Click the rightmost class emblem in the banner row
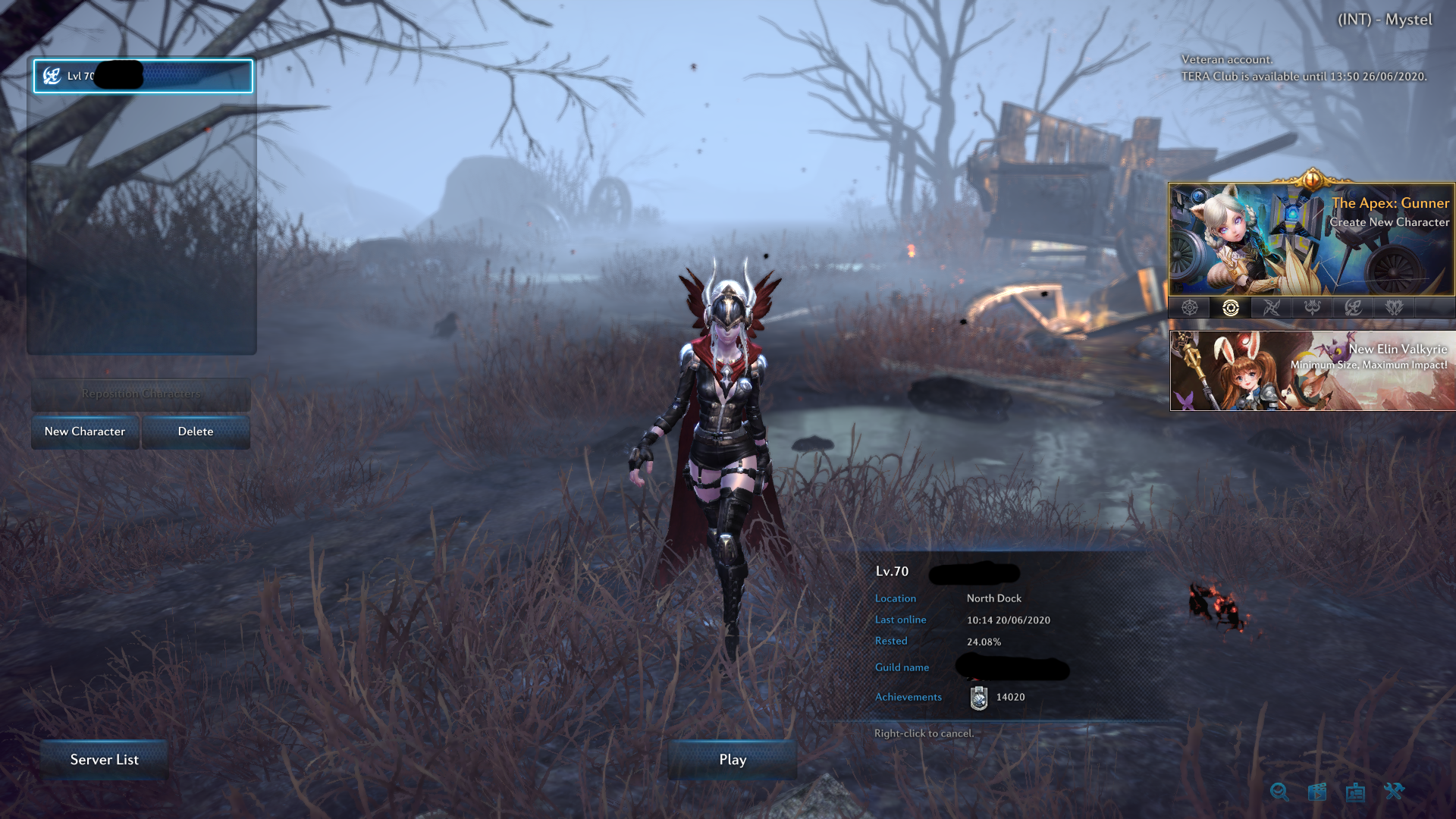 (x=1393, y=306)
